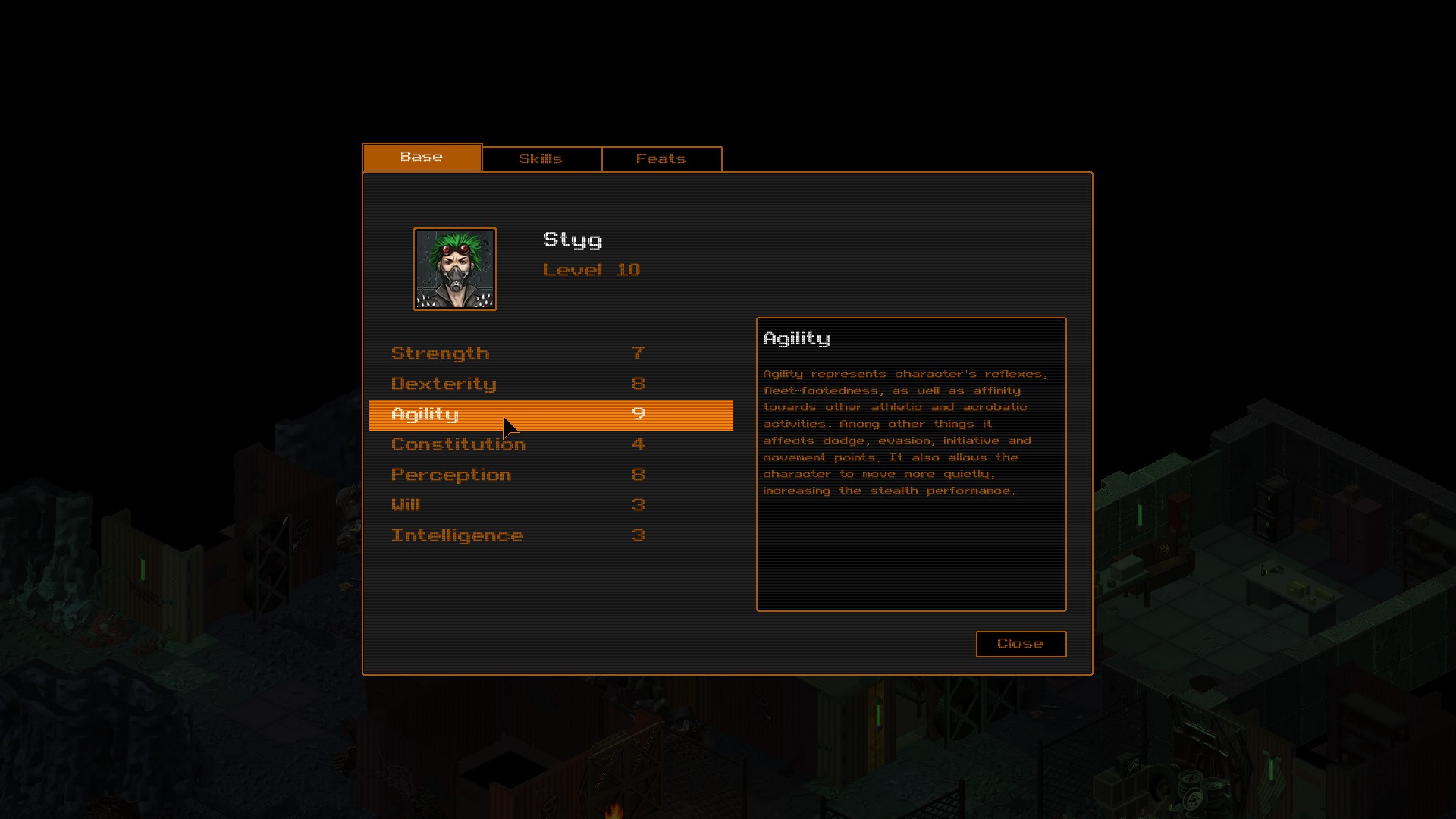
Task: Click the Styg character portrait
Action: click(454, 269)
